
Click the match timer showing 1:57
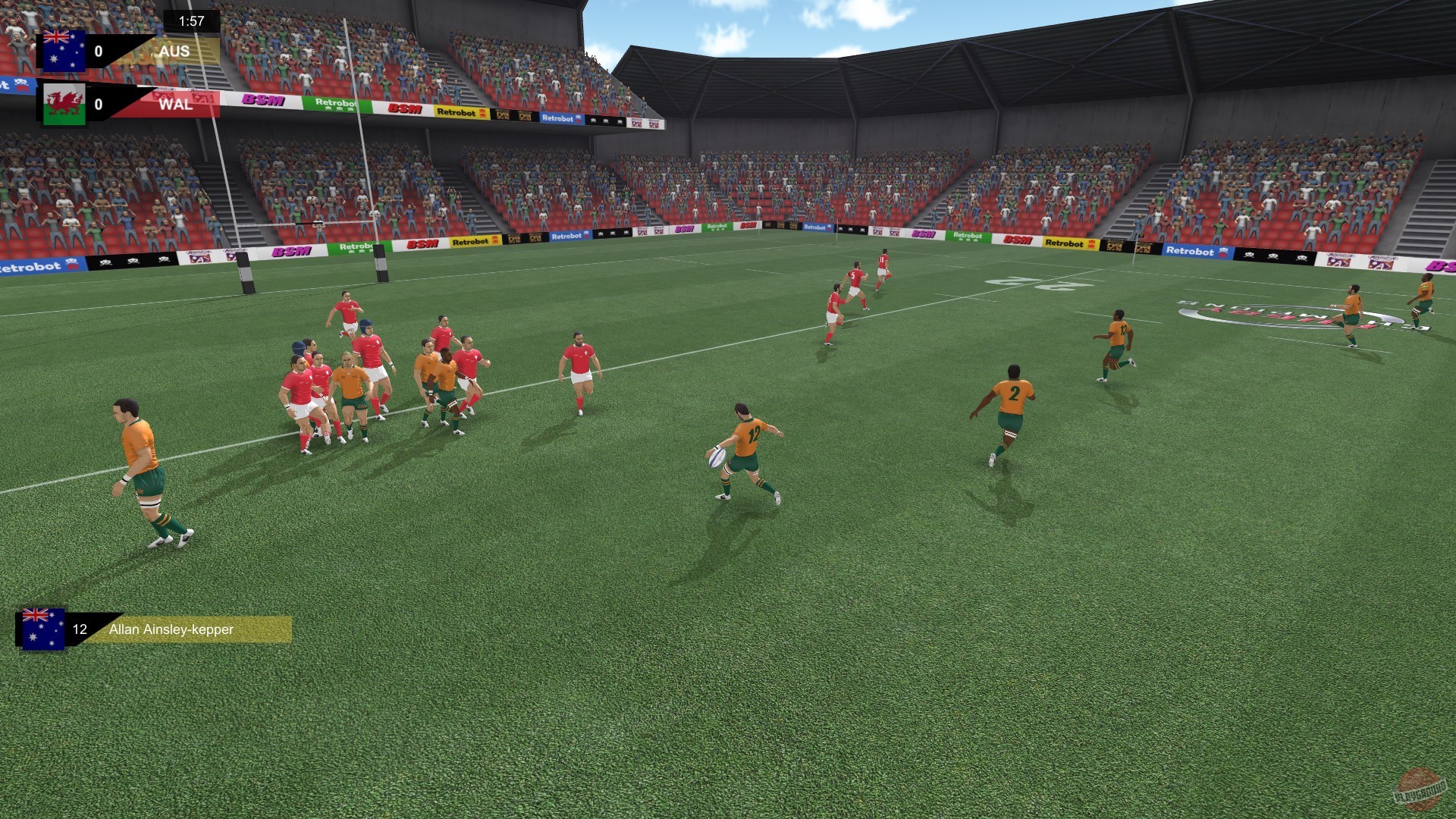190,21
